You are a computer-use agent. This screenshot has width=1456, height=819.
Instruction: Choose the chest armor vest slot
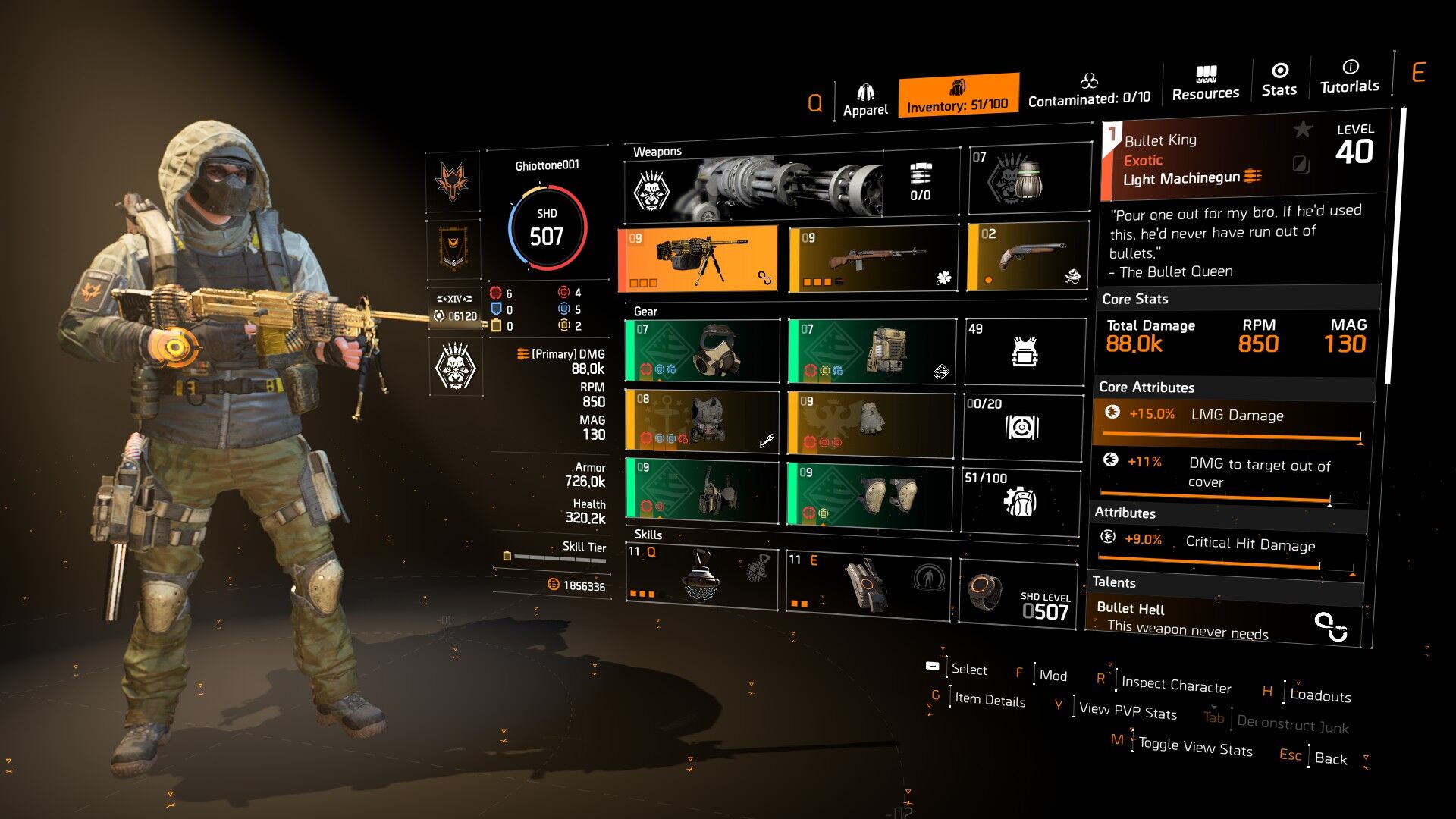pyautogui.click(x=701, y=421)
